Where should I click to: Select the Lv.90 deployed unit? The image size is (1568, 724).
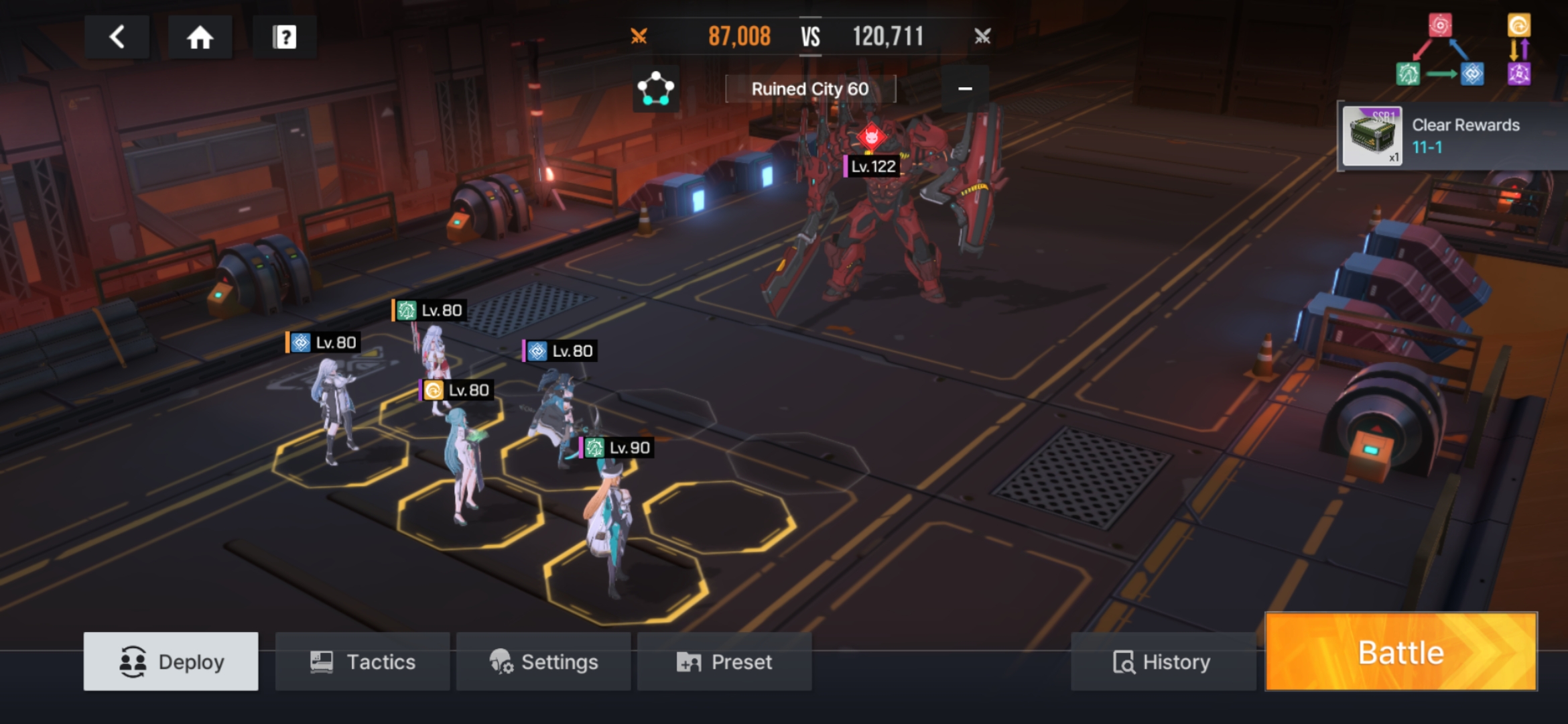611,530
